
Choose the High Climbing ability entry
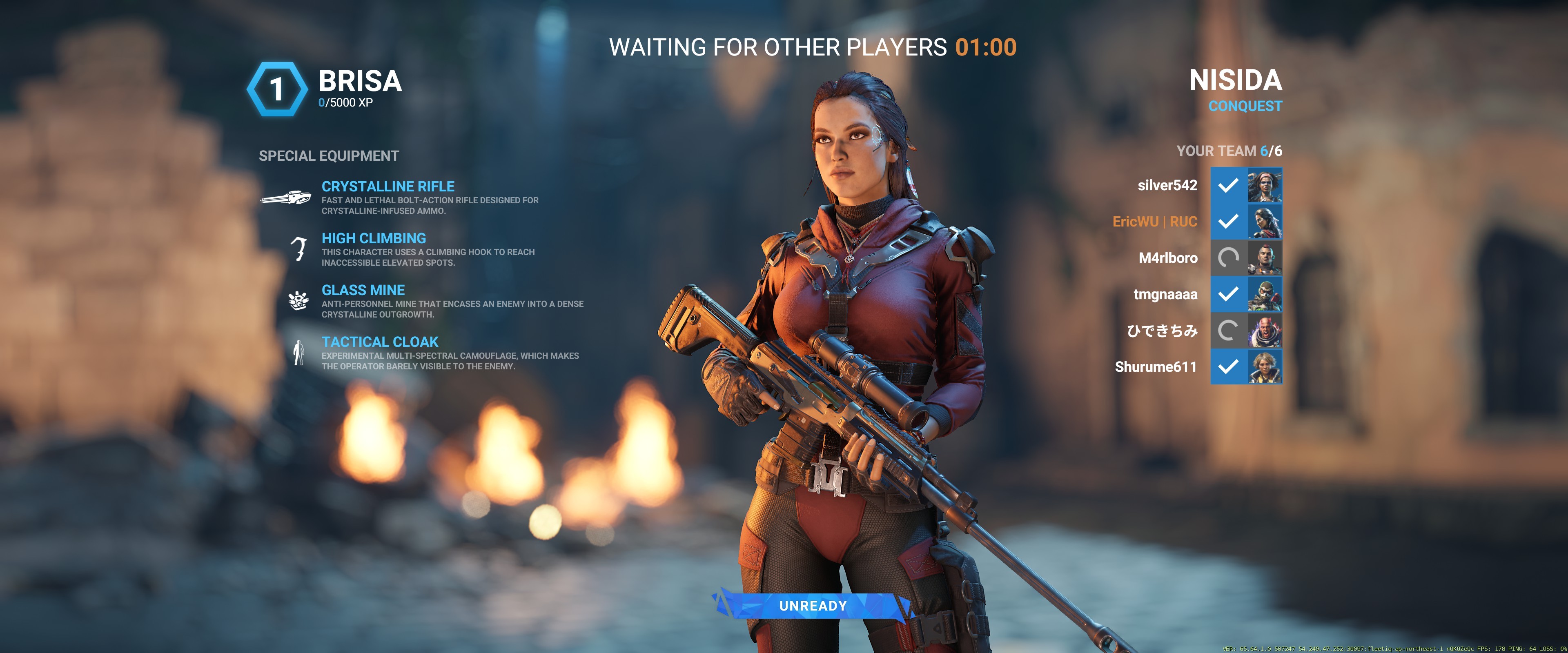click(x=373, y=239)
